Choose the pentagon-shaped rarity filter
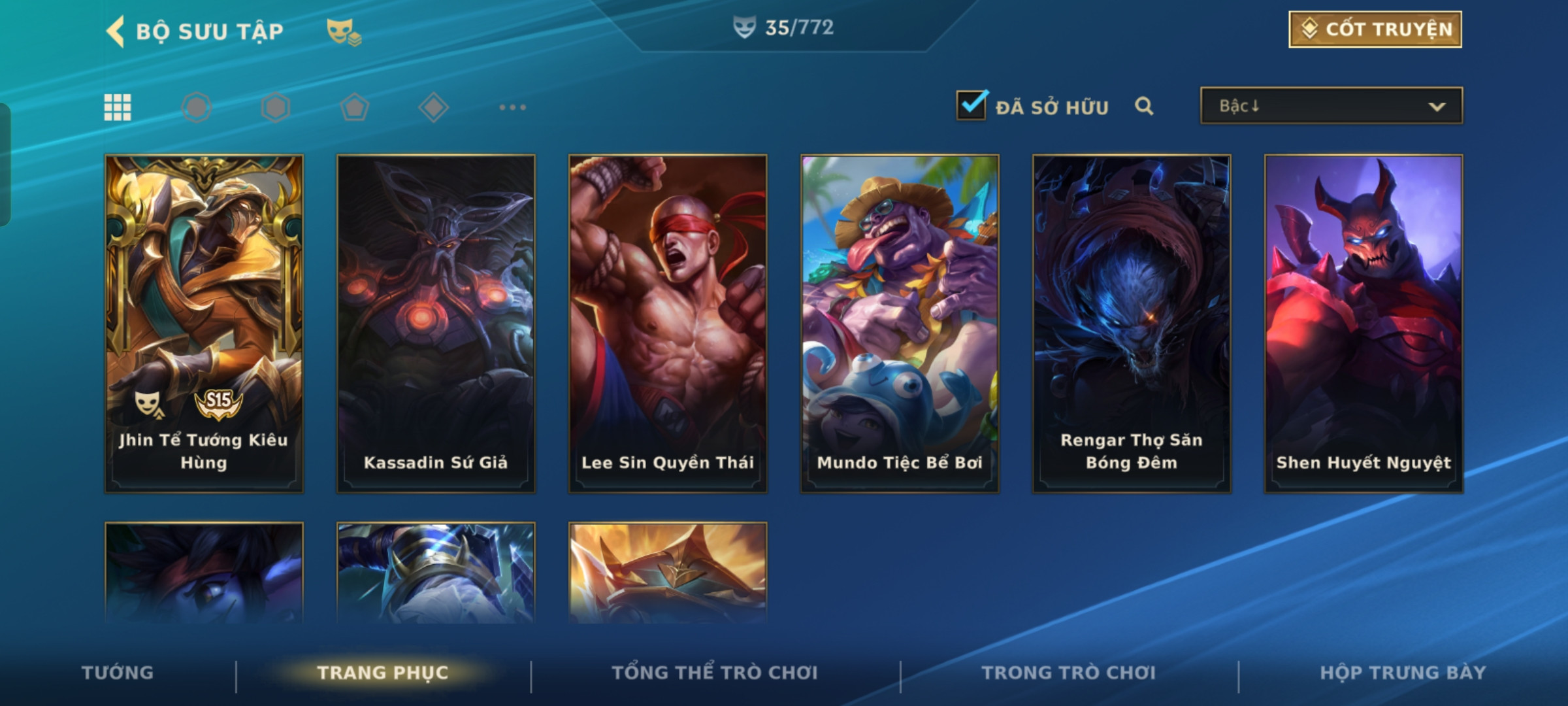The height and width of the screenshot is (706, 1568). coord(354,107)
